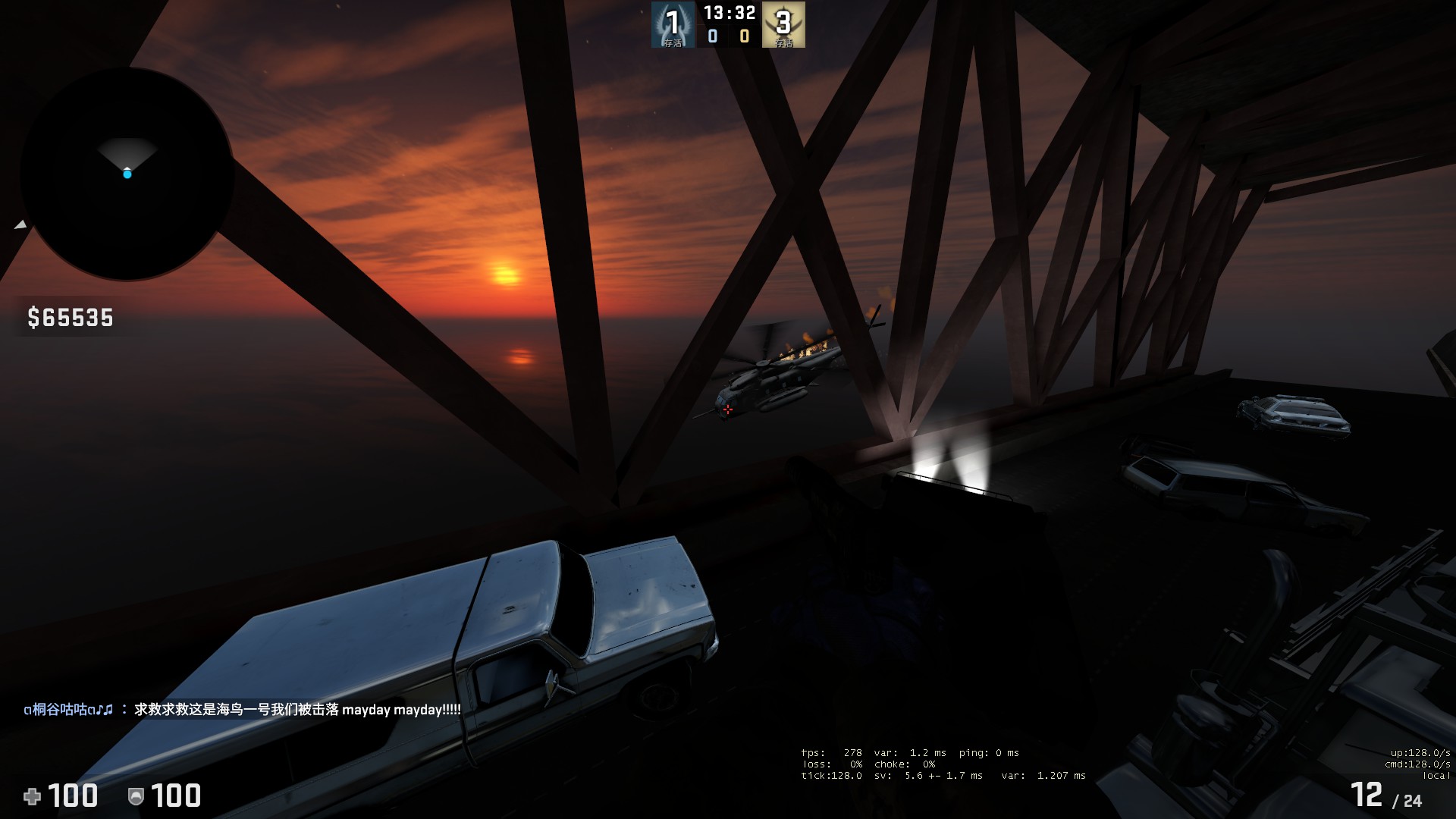Viewport: 1456px width, 819px height.
Task: Select the Terrorist team alive icon
Action: 783,24
